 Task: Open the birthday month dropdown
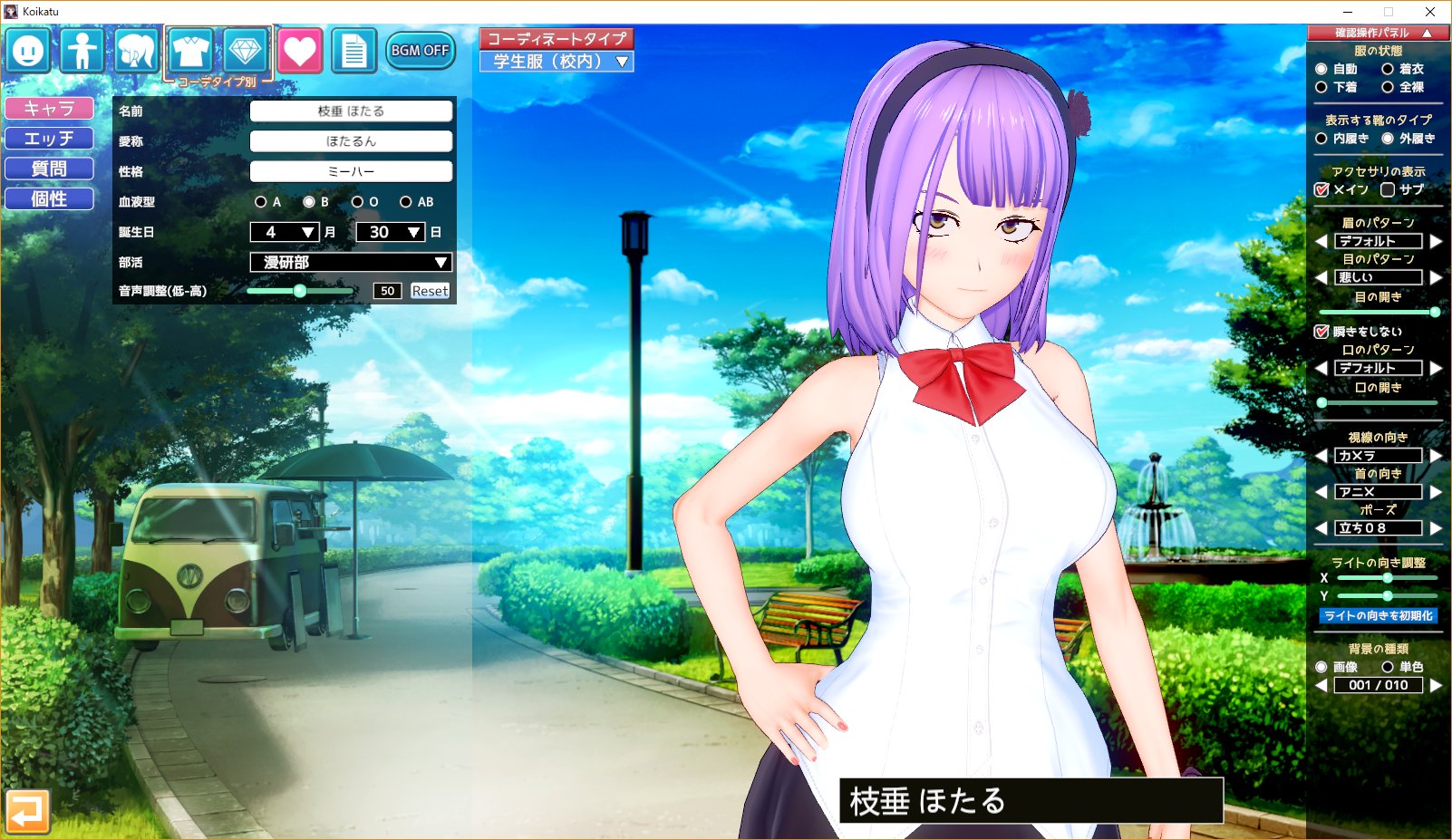(x=284, y=232)
